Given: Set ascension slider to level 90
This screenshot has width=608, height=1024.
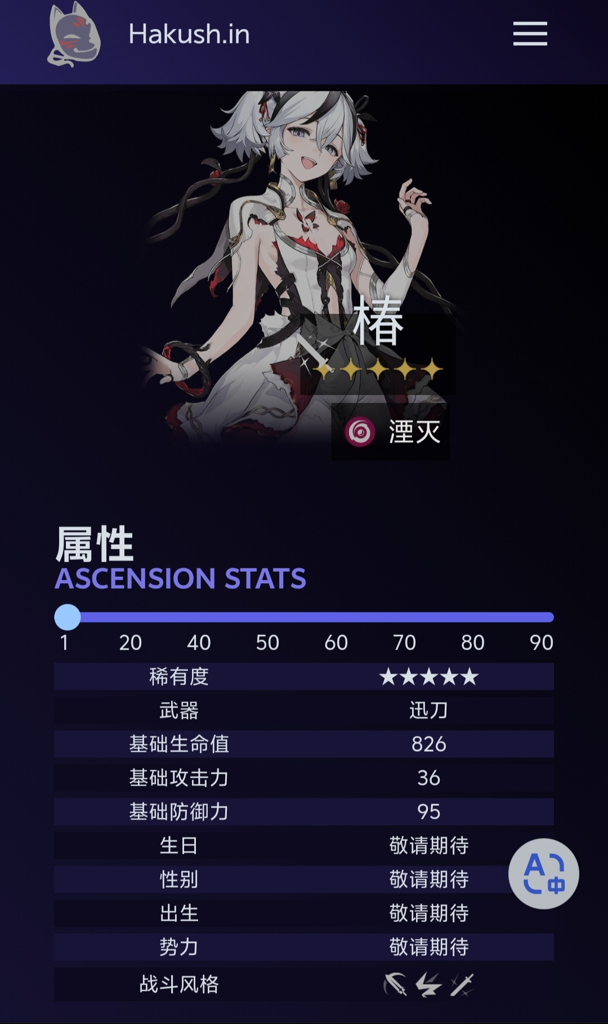Looking at the screenshot, I should pos(542,617).
